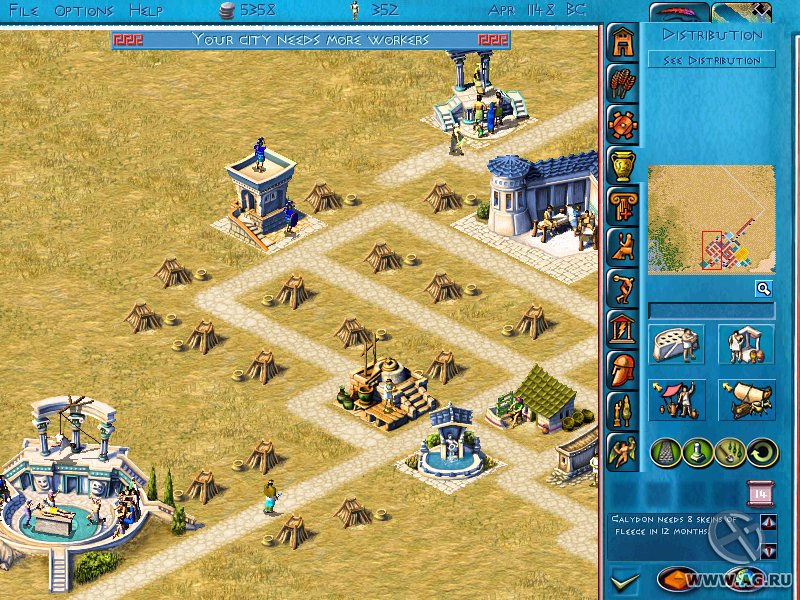Open the Industry gear tab
This screenshot has height=600, width=800.
(x=622, y=124)
